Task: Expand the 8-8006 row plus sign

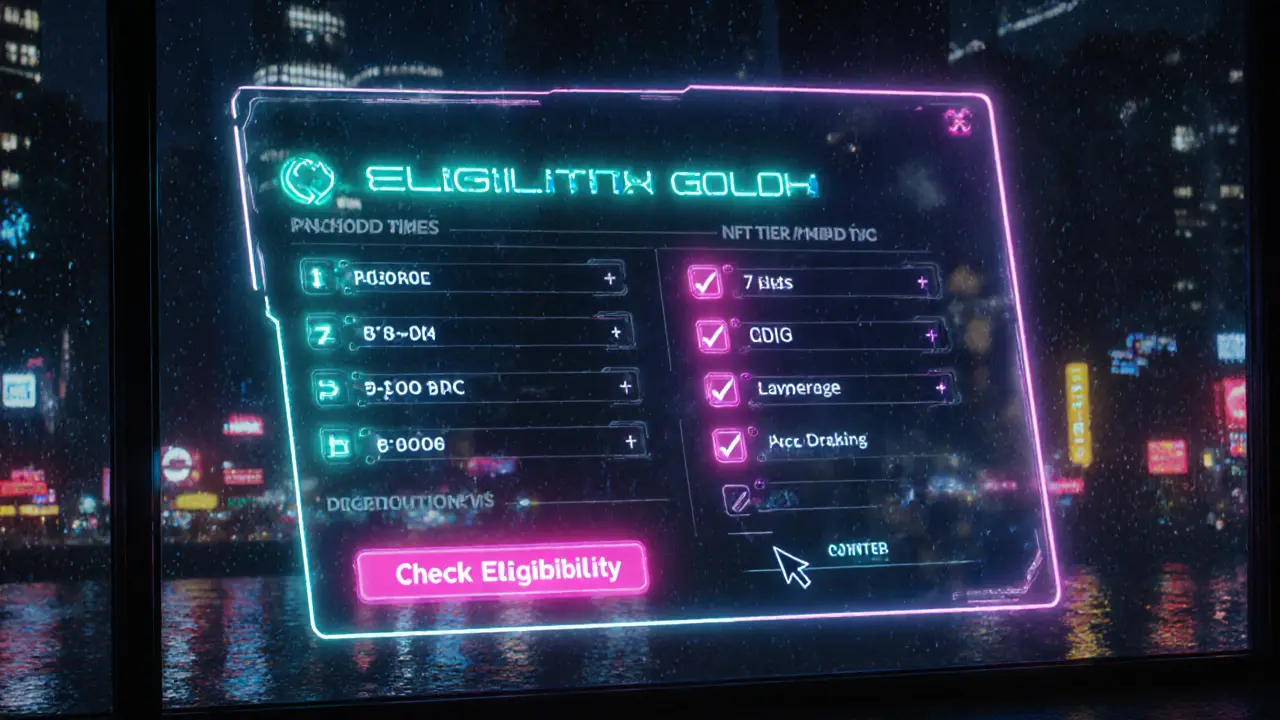Action: coord(631,441)
